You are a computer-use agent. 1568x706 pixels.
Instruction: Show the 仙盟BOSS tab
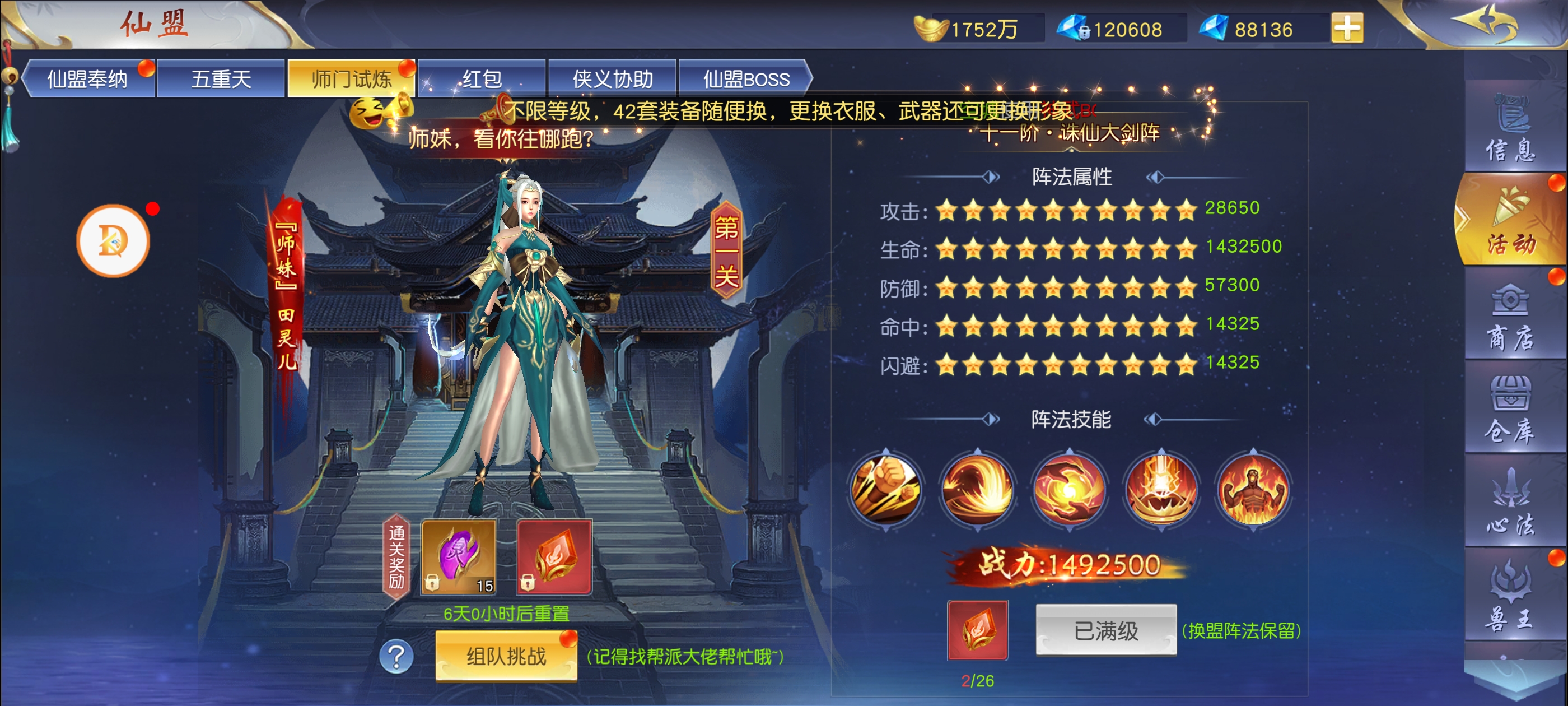(x=746, y=78)
